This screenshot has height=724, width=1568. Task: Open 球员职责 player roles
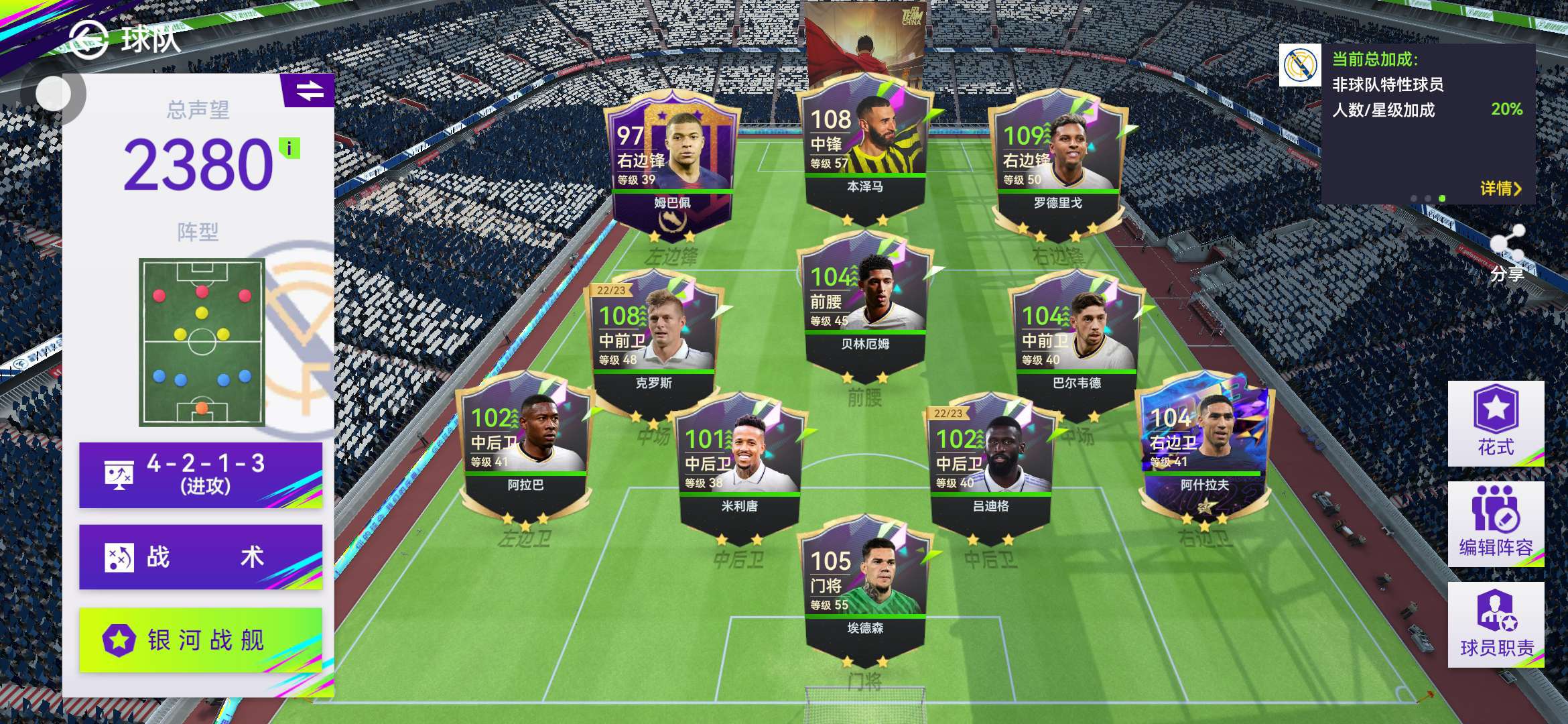1496,624
